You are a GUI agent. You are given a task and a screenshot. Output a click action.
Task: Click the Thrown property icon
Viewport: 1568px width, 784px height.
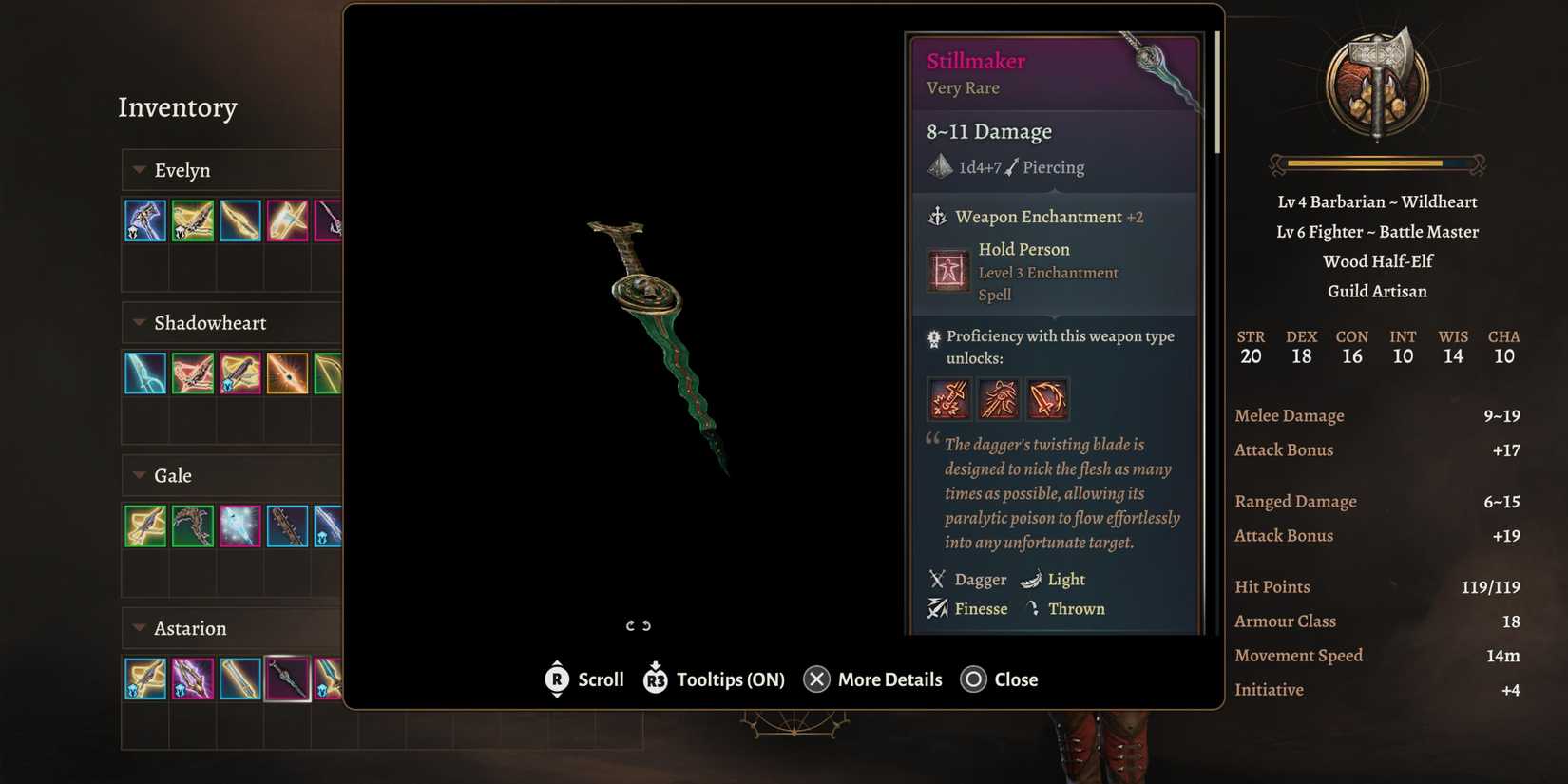pos(1032,608)
